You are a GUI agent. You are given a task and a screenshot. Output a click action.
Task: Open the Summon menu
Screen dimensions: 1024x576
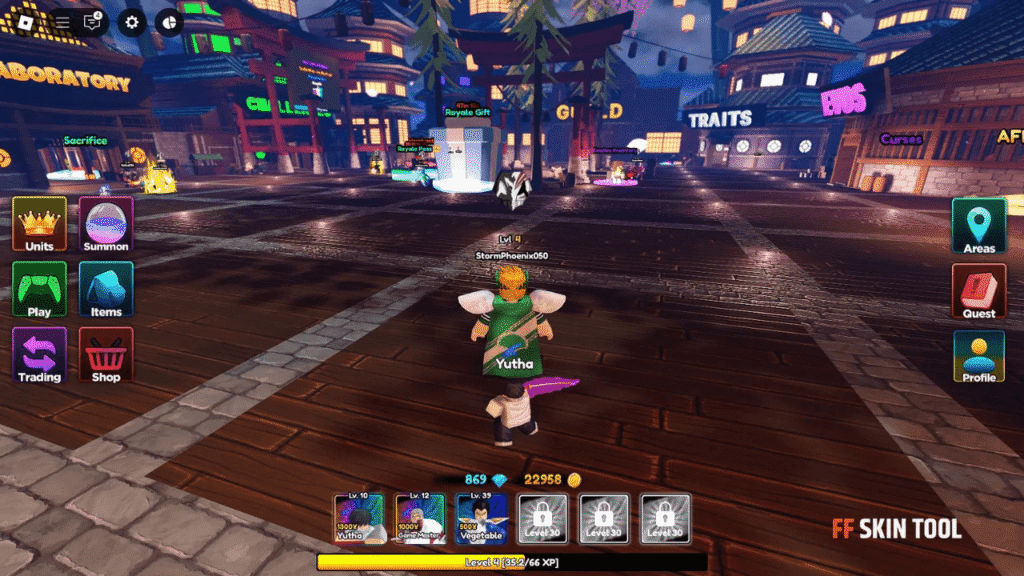[106, 224]
